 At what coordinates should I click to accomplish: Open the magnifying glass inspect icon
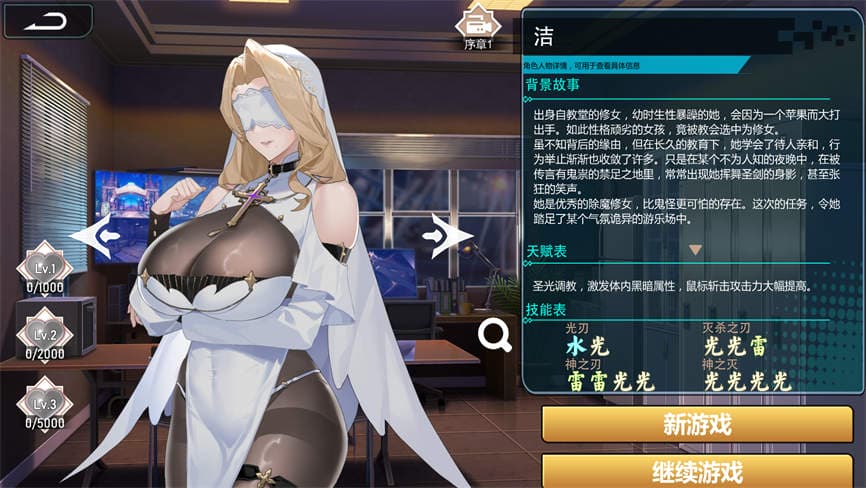point(494,335)
